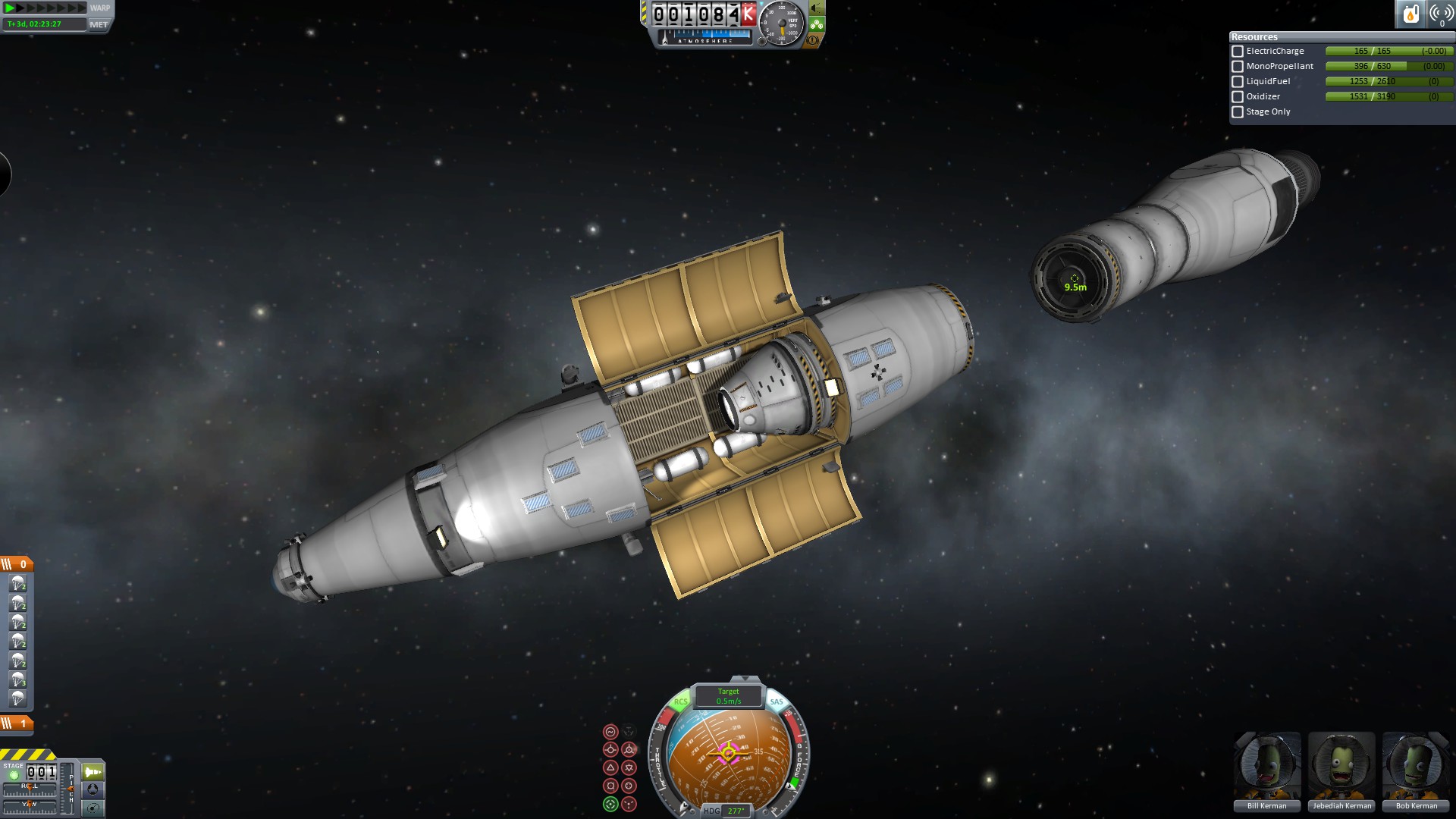Image resolution: width=1456 pixels, height=819 pixels.
Task: Toggle the lights action button
Action: pos(817,8)
